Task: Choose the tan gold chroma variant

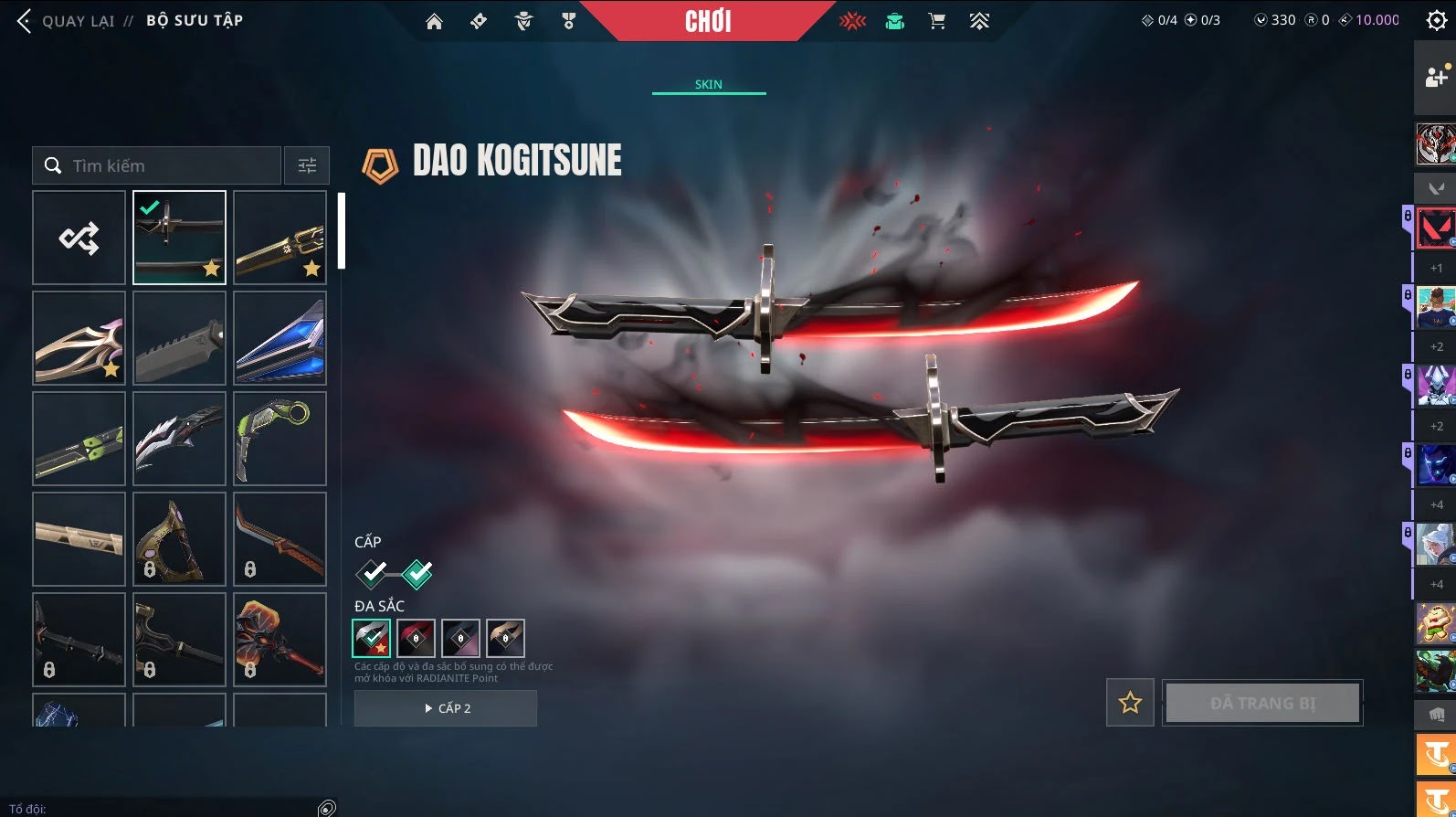Action: 505,638
